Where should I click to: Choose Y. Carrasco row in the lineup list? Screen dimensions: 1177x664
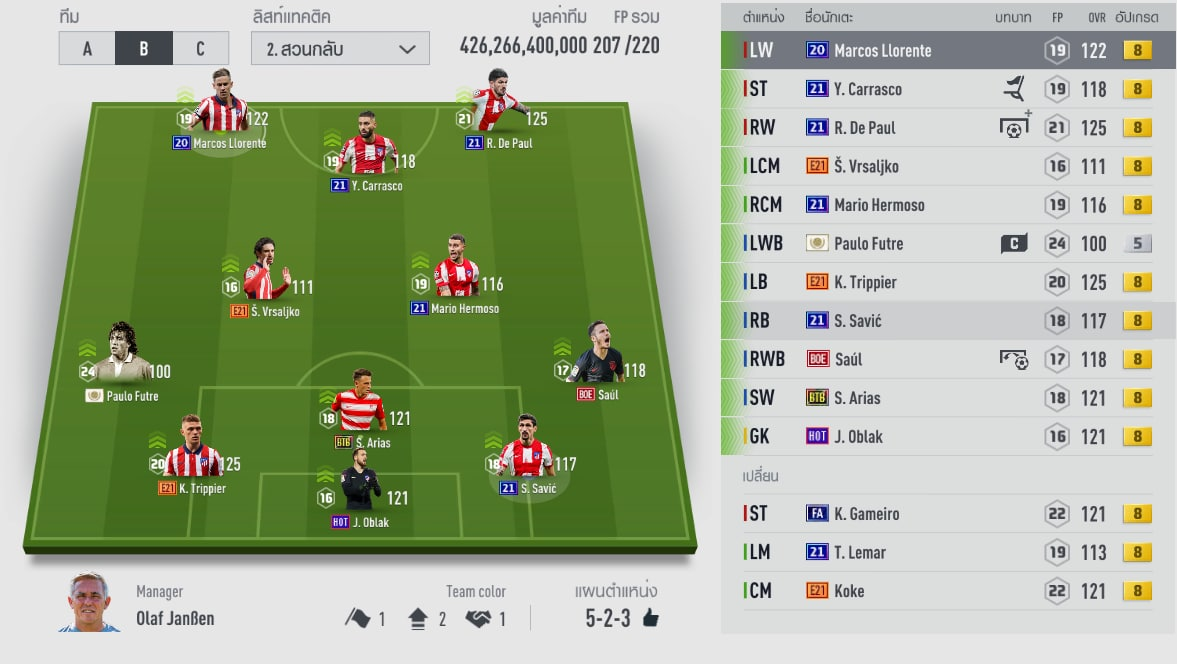[946, 89]
